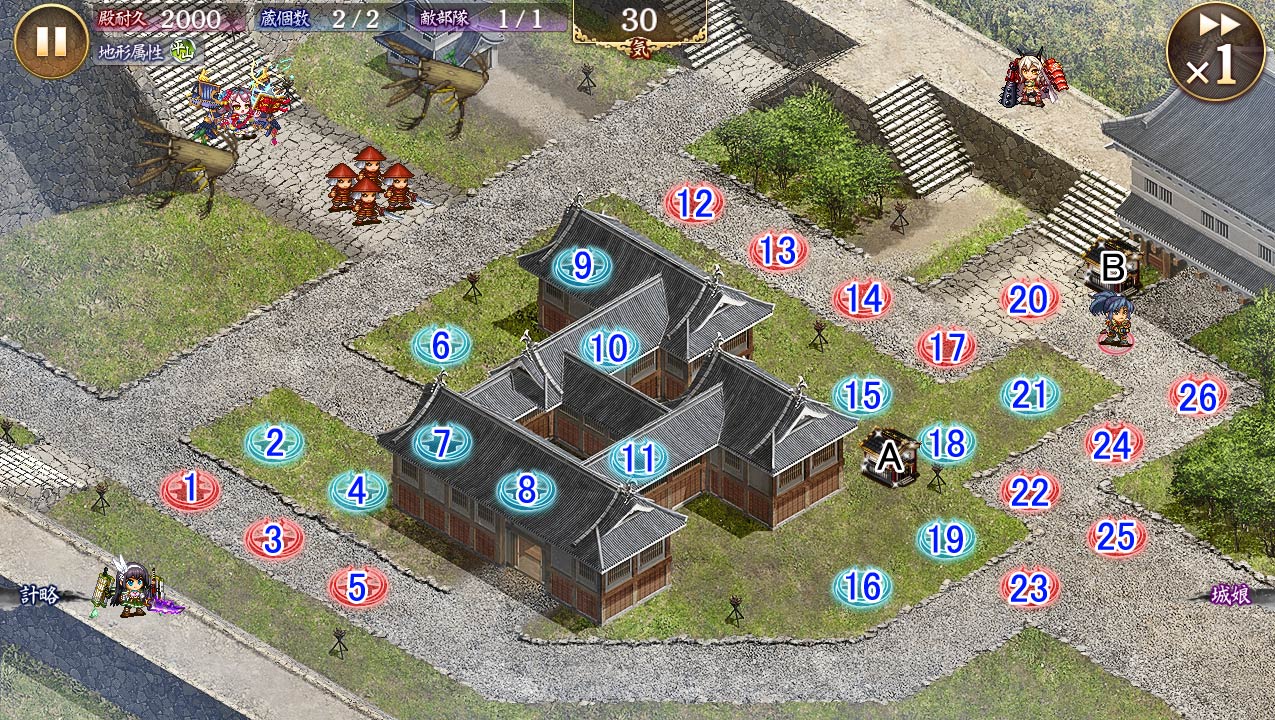Choose red deployment tile 26
This screenshot has height=720, width=1275.
pos(1197,397)
